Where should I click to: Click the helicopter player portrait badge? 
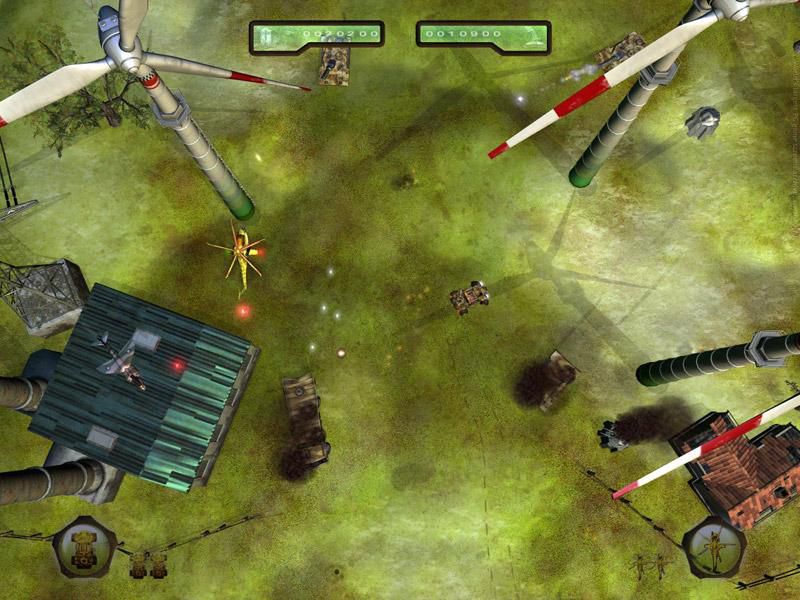pyautogui.click(x=714, y=548)
